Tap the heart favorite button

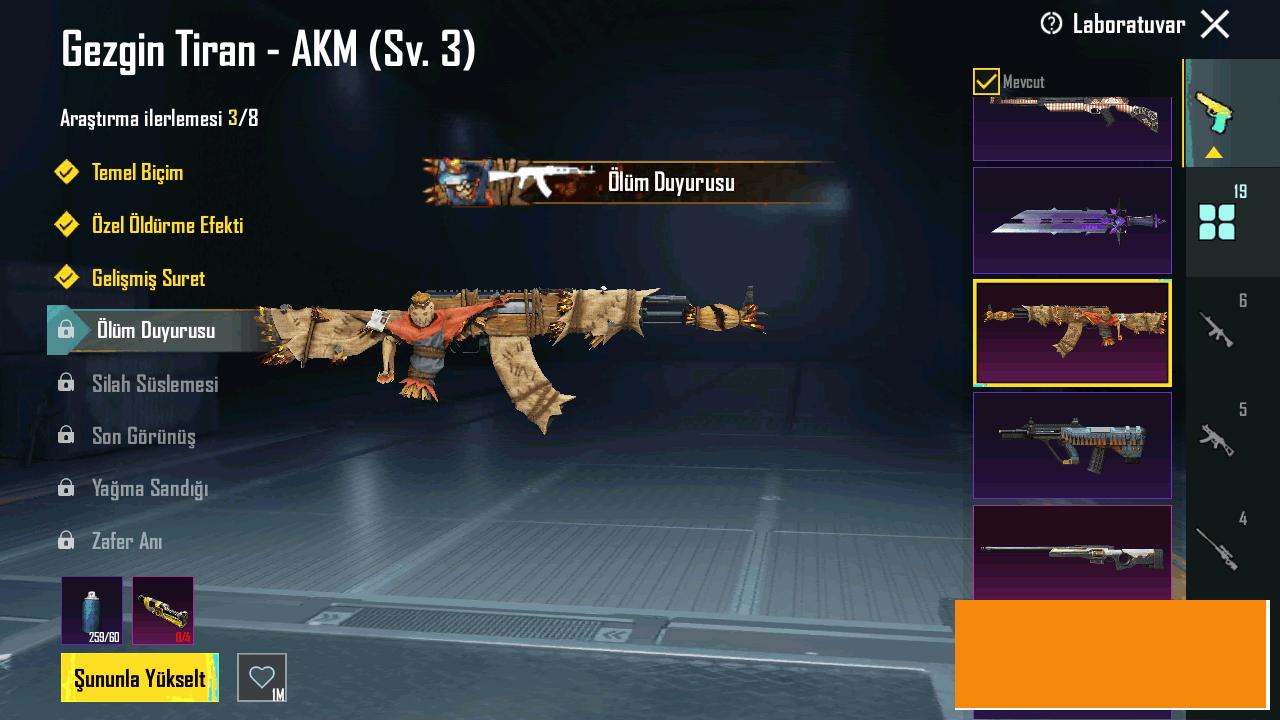pos(261,677)
